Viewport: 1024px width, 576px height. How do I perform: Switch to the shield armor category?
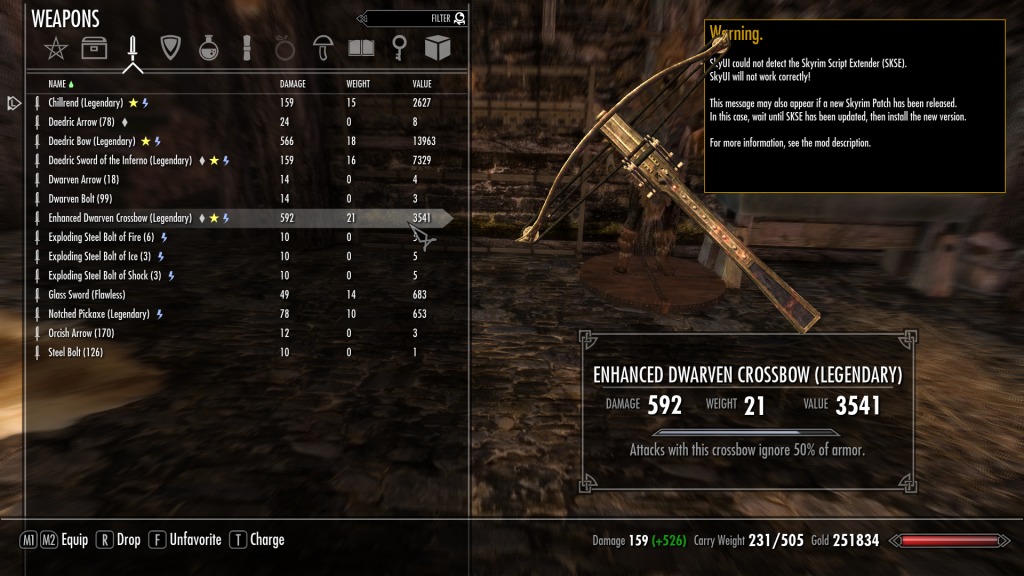pyautogui.click(x=170, y=48)
